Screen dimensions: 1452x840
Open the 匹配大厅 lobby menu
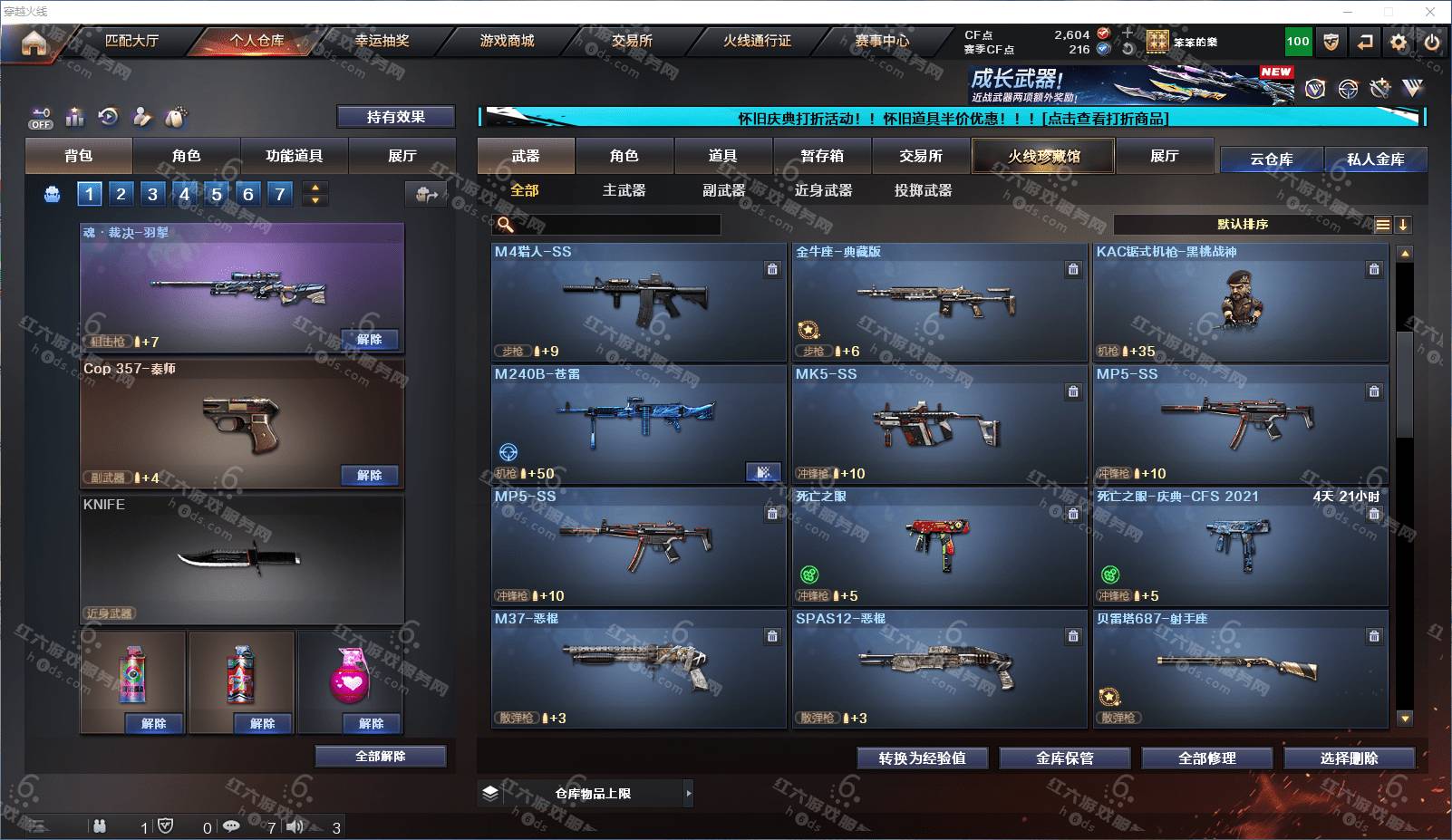131,41
